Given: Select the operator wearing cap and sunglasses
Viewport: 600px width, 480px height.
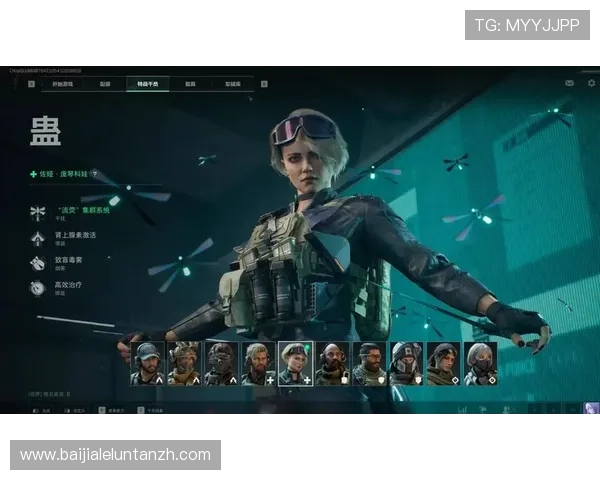Looking at the screenshot, I should point(147,364).
